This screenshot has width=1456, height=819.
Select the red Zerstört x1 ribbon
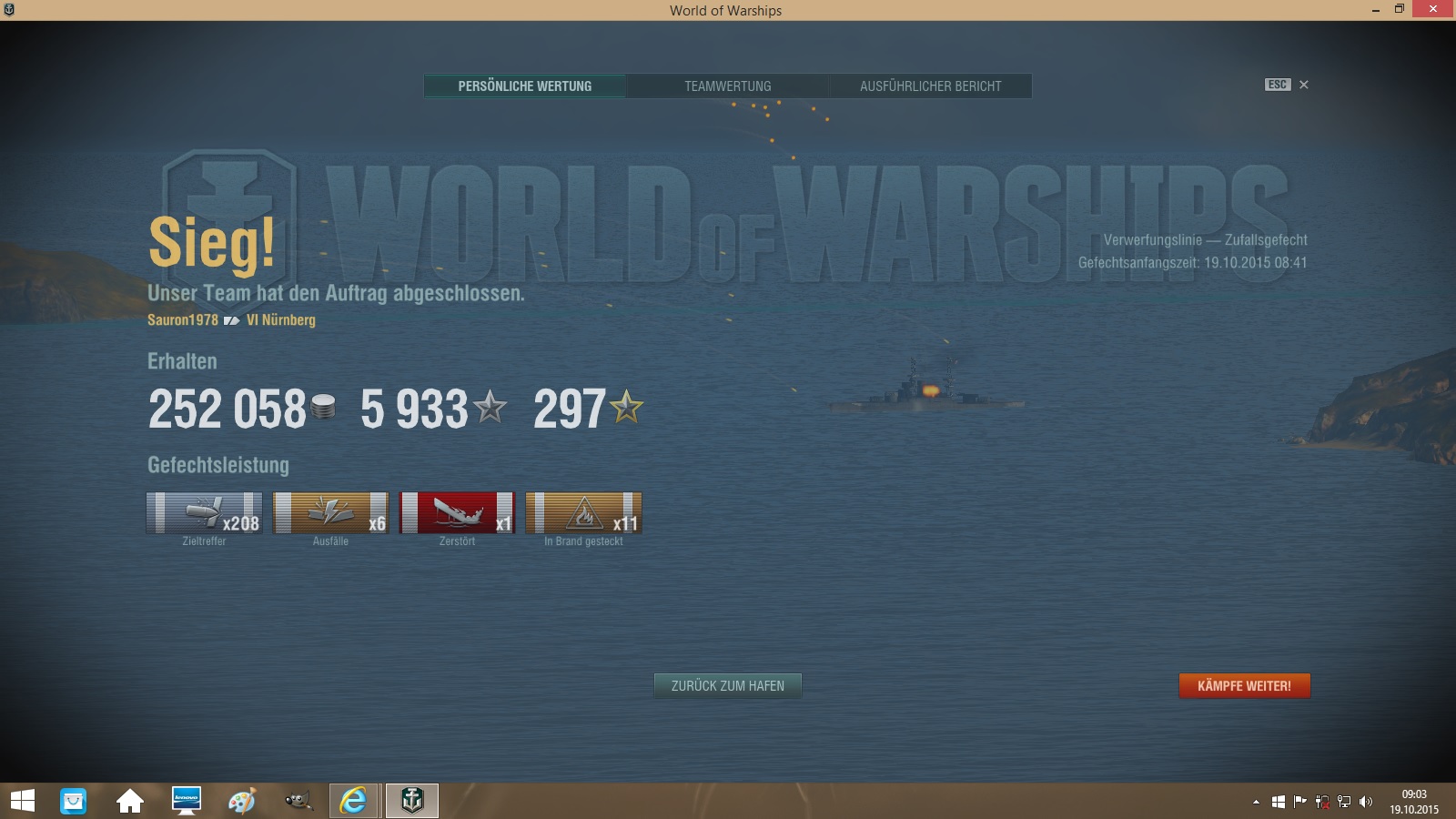pos(457,513)
